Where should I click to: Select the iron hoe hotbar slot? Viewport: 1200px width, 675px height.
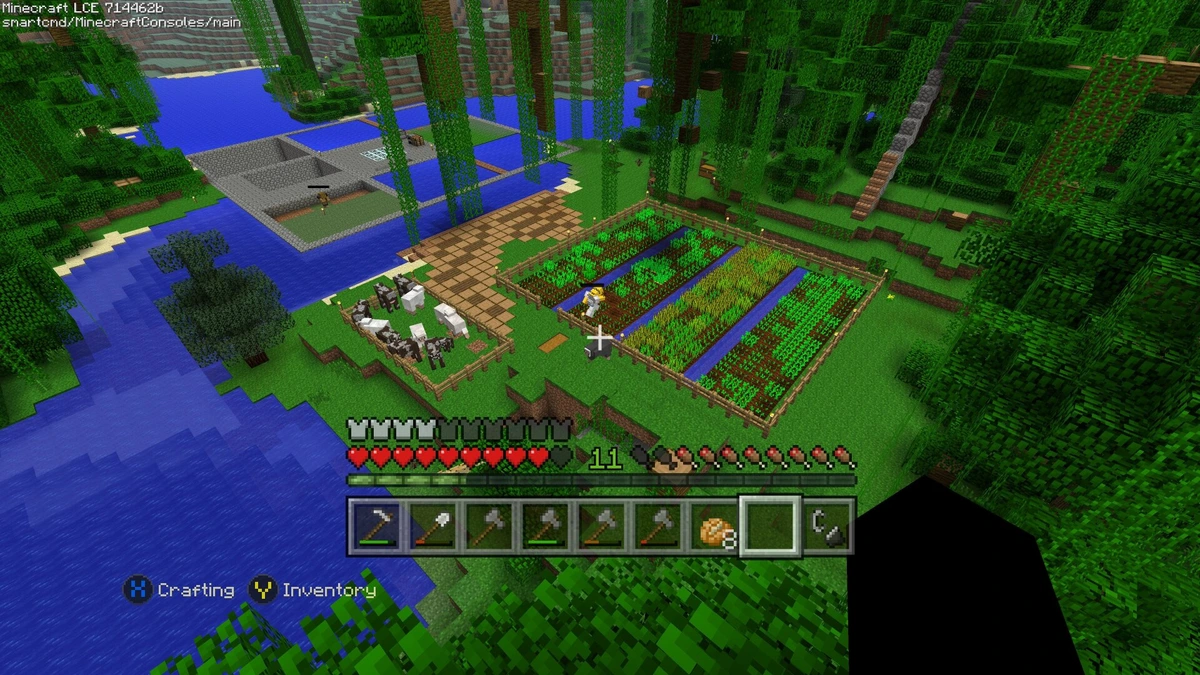[x=376, y=526]
